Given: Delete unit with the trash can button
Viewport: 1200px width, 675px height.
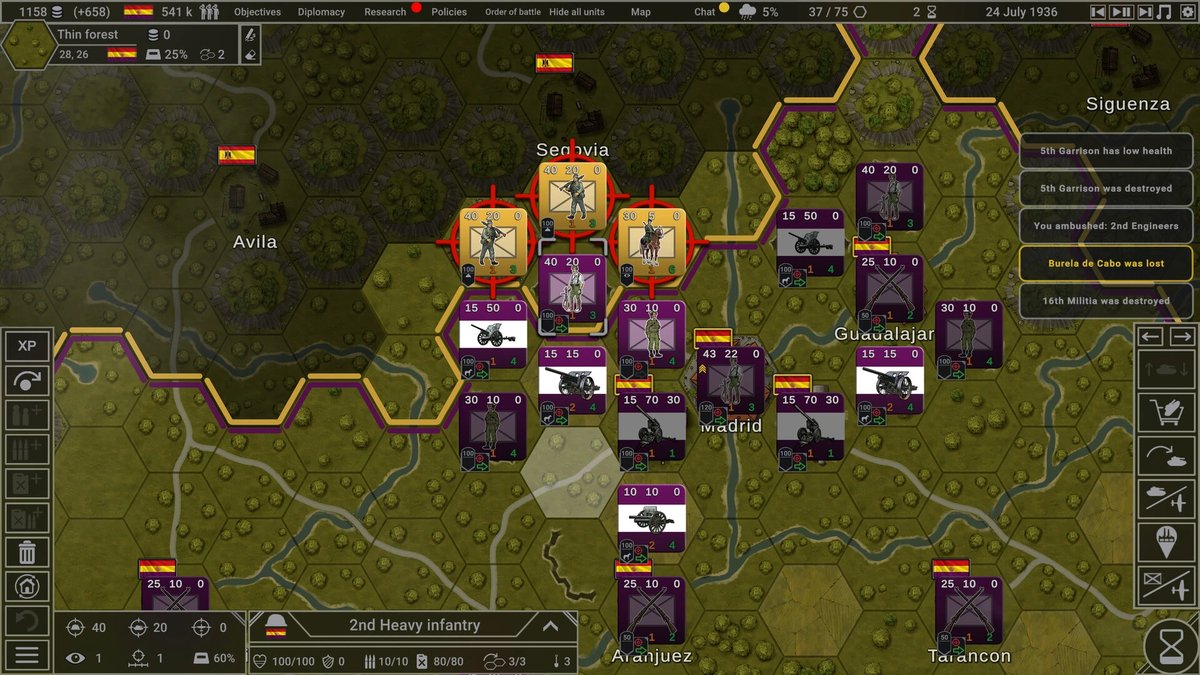Looking at the screenshot, I should point(27,551).
